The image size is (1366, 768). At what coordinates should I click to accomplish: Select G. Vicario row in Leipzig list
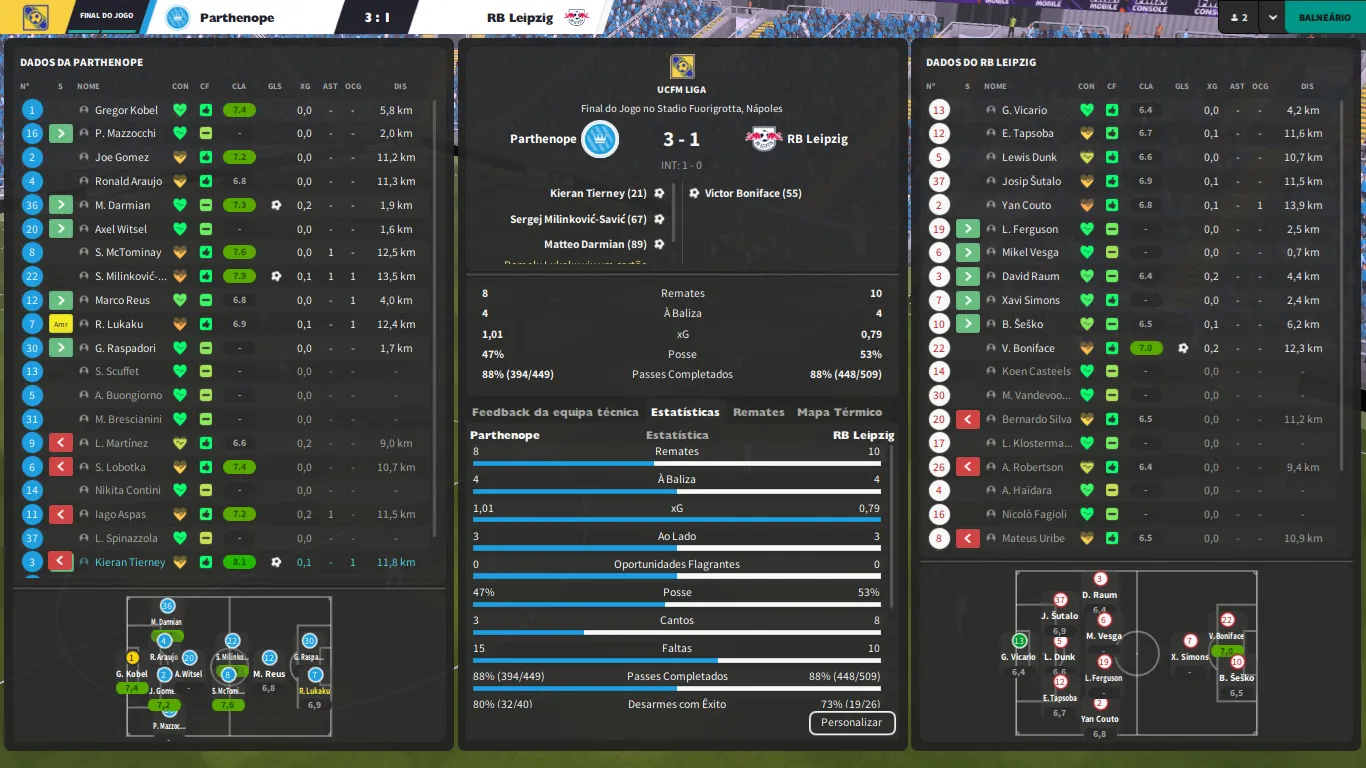point(1024,110)
